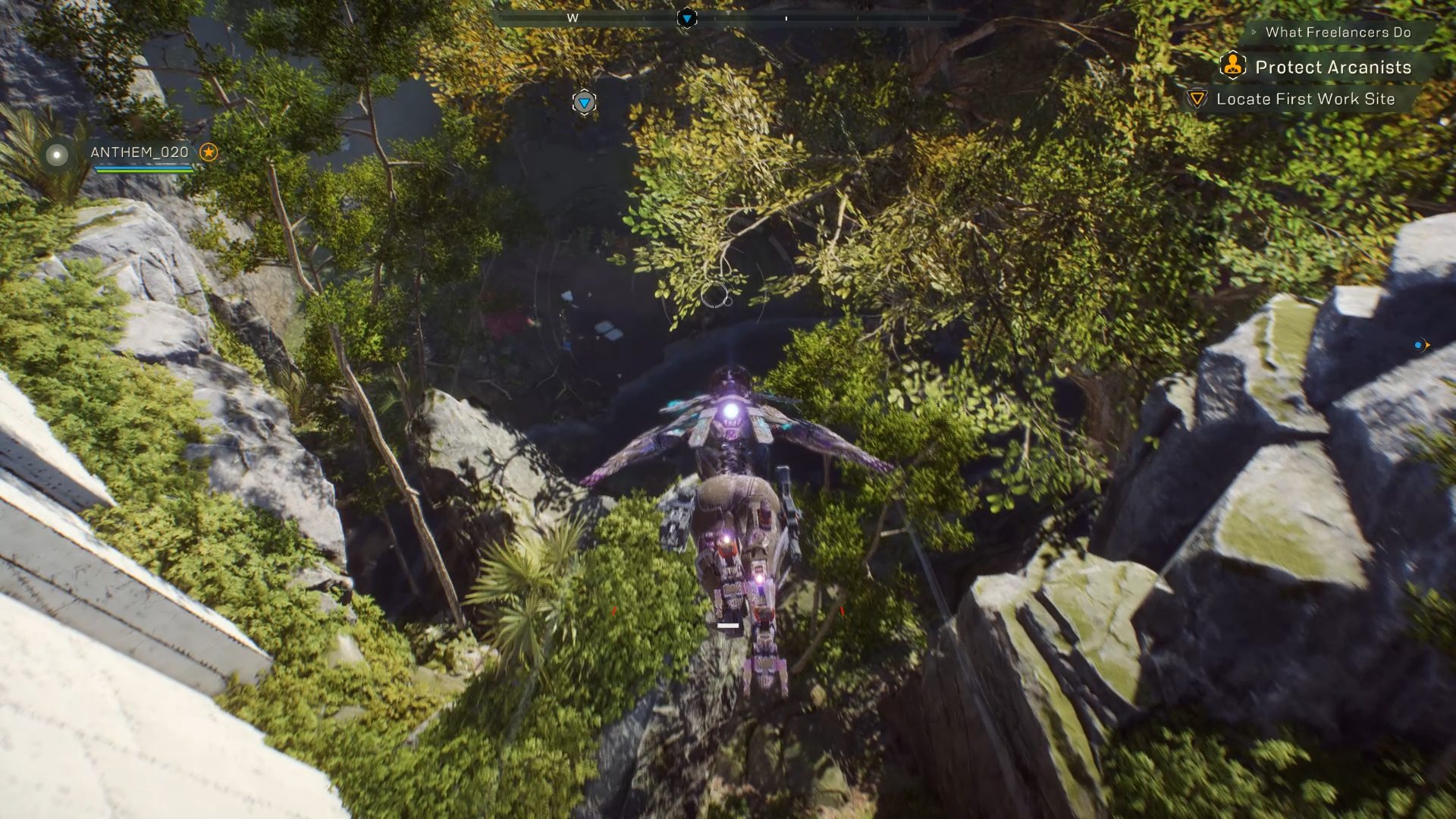Screen dimensions: 1456x819
Task: Click the Locate First Work Site objective text
Action: (1306, 99)
